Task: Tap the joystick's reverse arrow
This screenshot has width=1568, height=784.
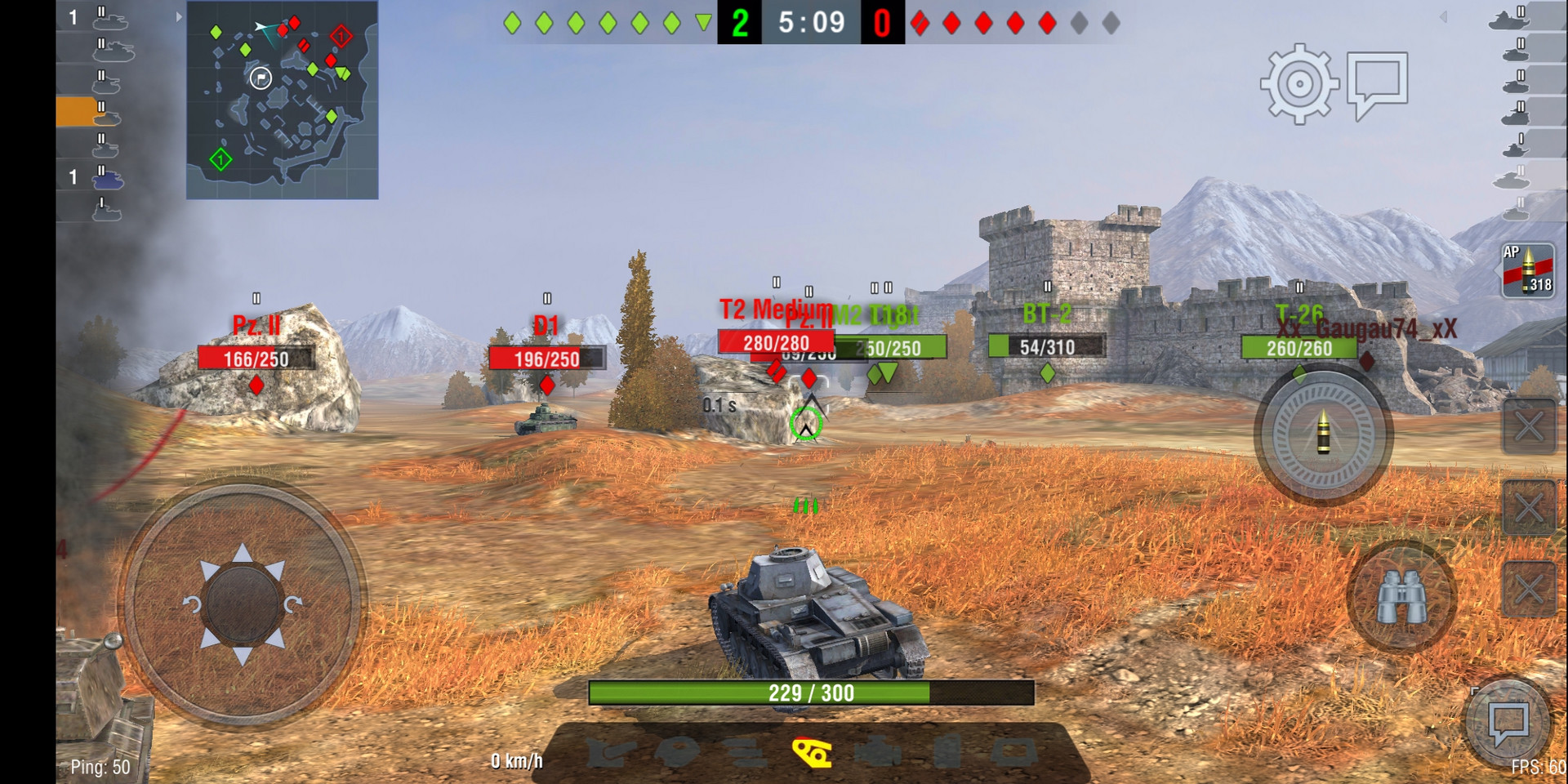Action: pyautogui.click(x=243, y=655)
